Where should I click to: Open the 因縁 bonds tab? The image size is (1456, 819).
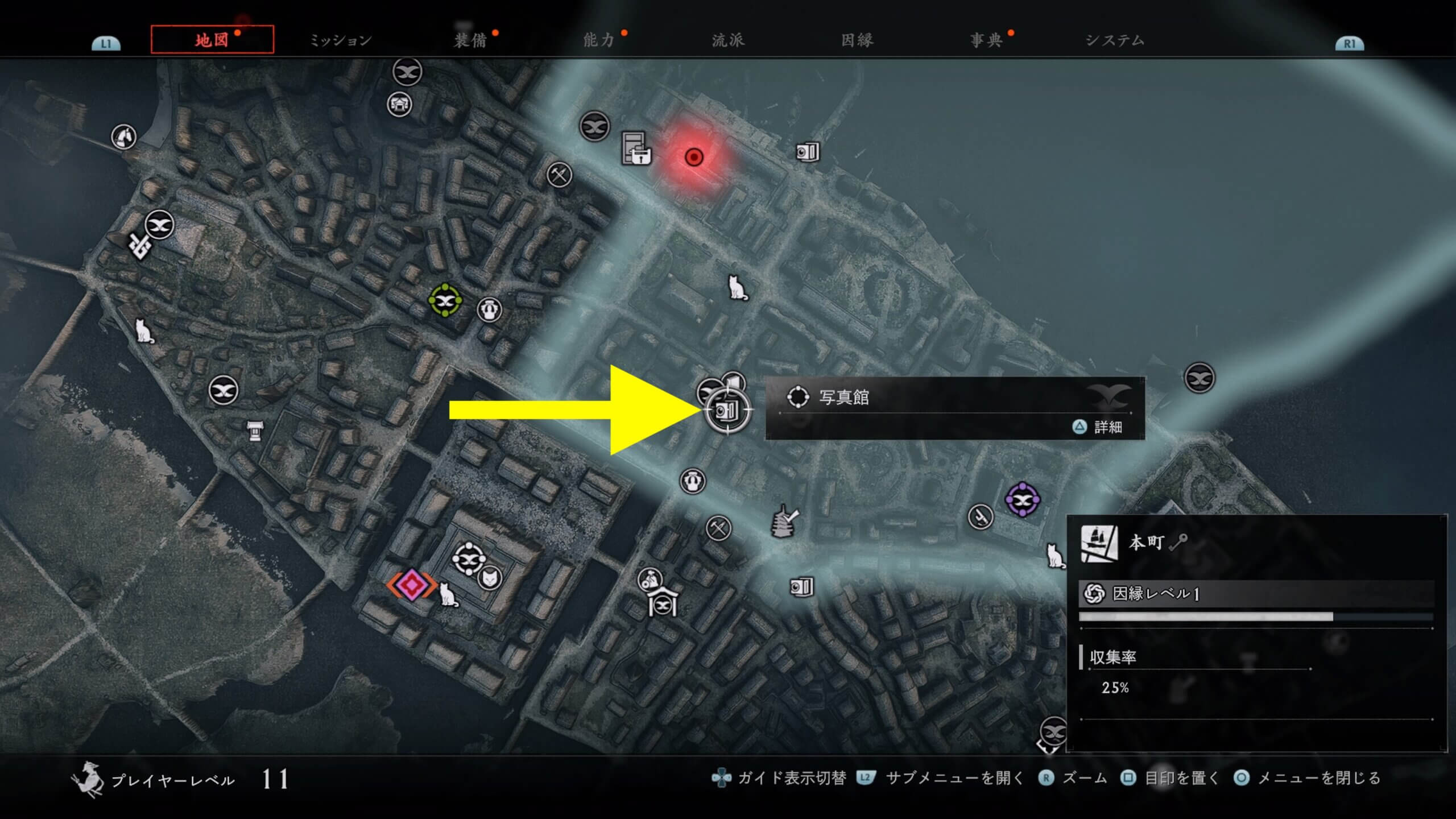click(857, 40)
